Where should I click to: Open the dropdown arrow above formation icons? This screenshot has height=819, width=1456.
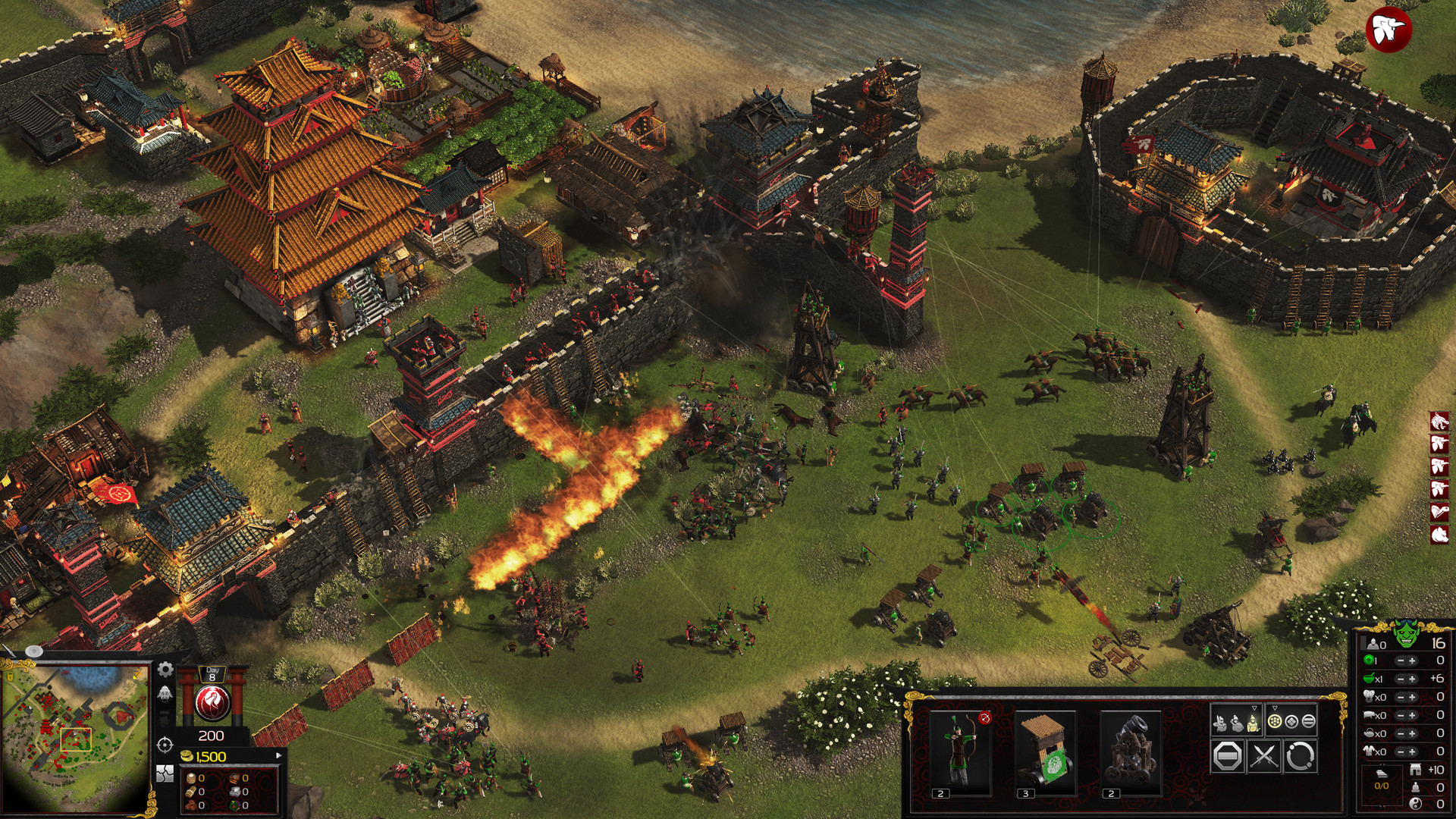(x=1275, y=708)
